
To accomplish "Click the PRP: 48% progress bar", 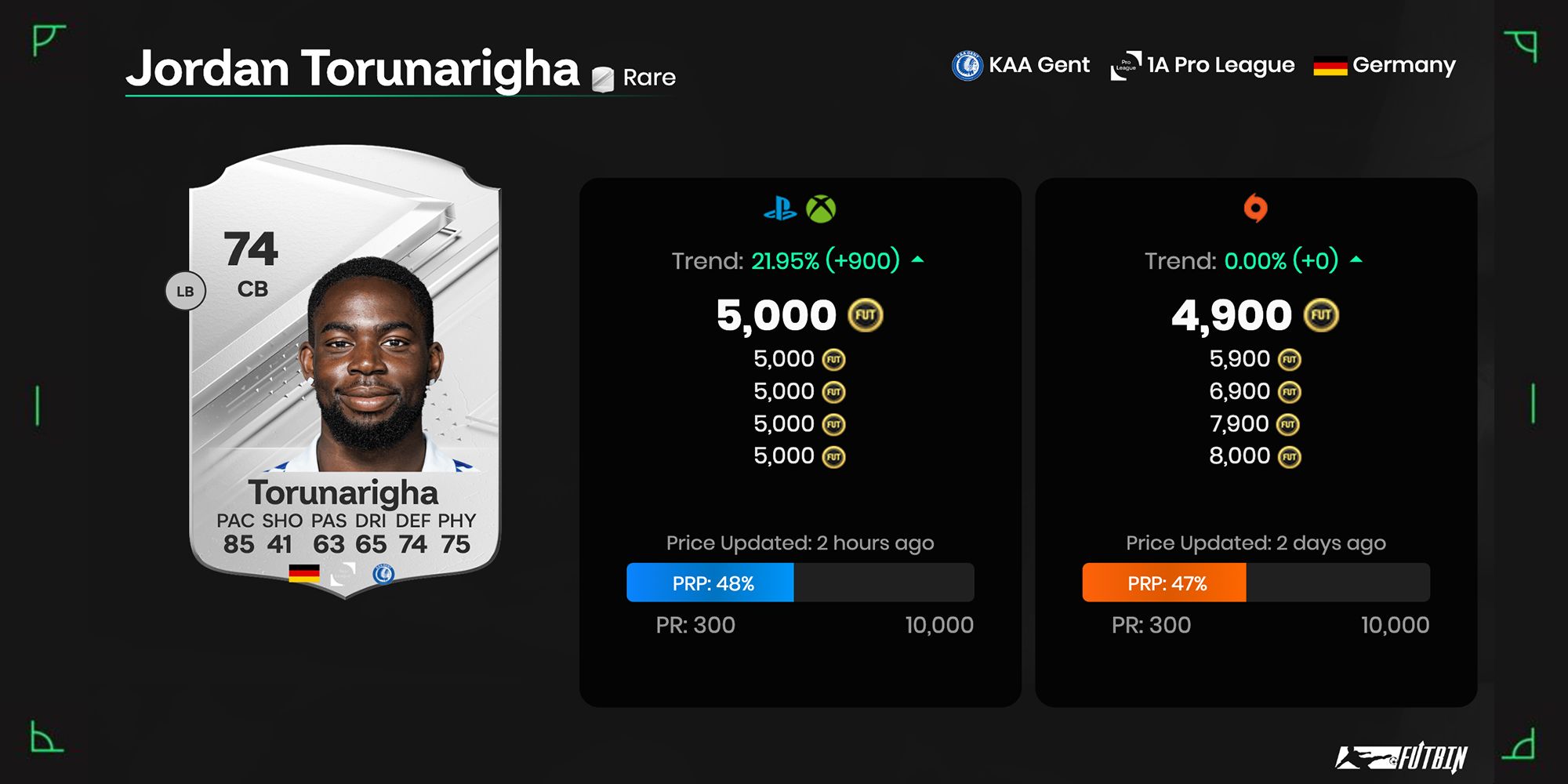I will pyautogui.click(x=710, y=583).
